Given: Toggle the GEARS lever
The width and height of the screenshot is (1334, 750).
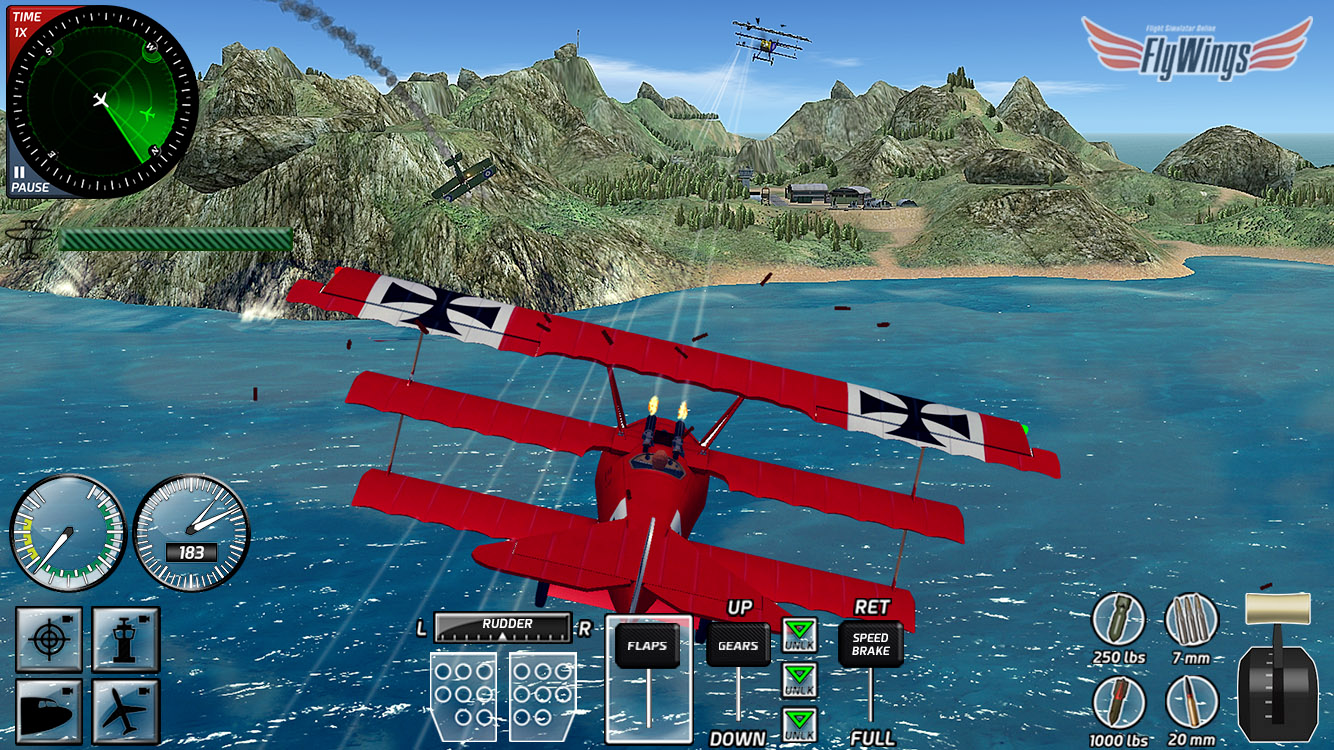Looking at the screenshot, I should tap(738, 646).
